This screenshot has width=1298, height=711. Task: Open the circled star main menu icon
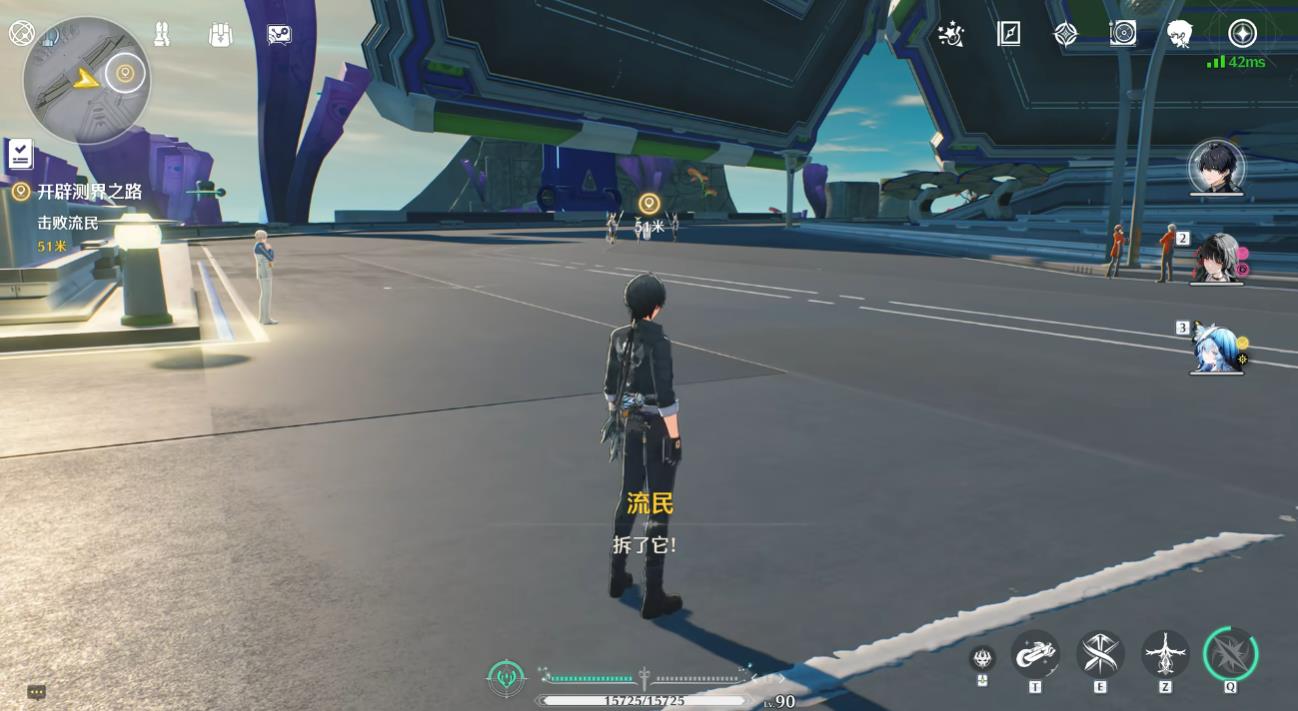[x=1242, y=34]
